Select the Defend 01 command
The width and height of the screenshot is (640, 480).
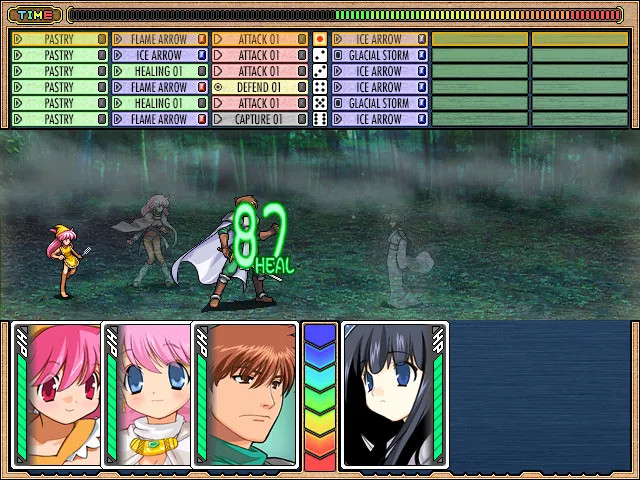click(x=259, y=87)
